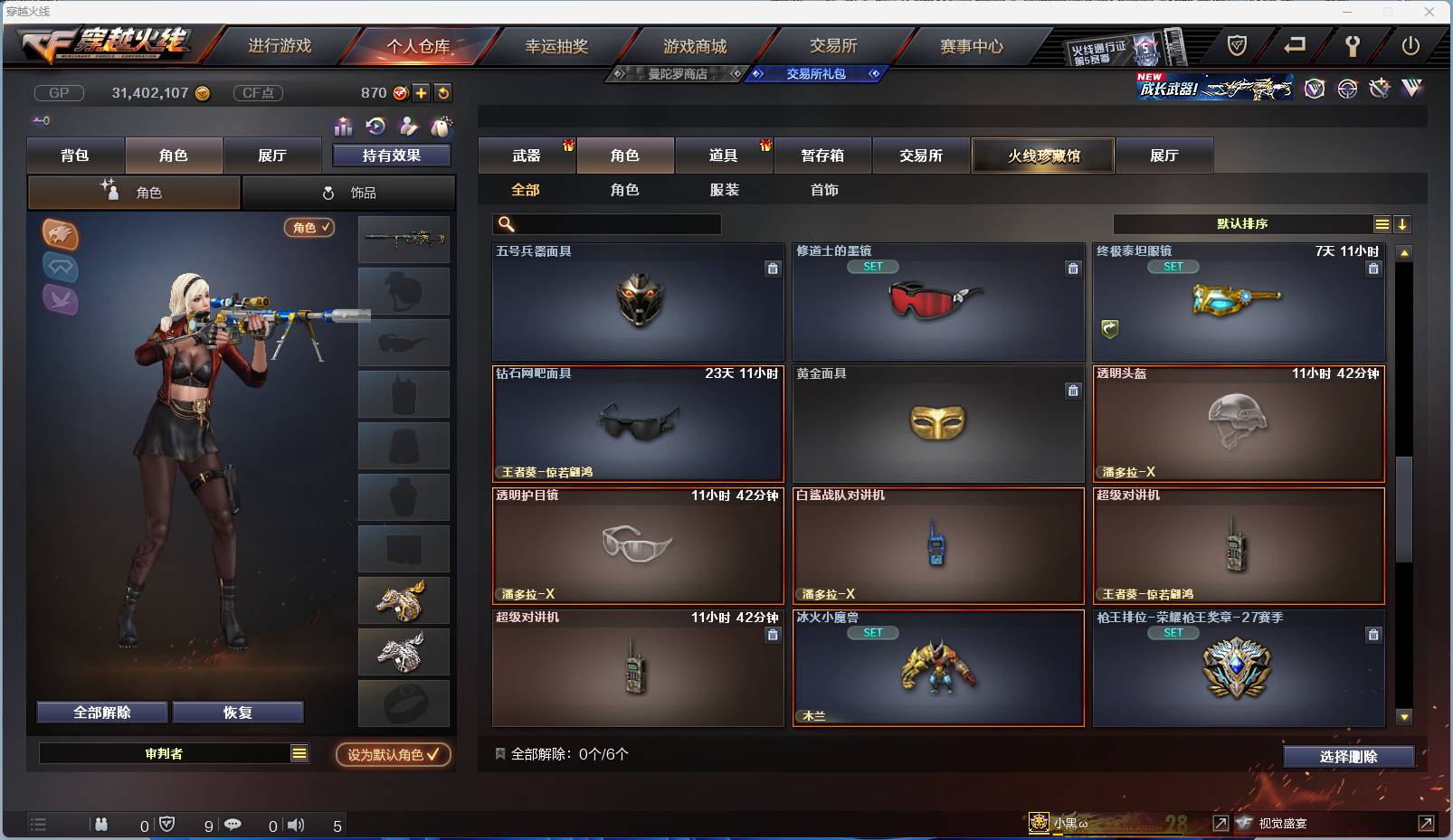Exit the game via the power icon

pos(1410,46)
